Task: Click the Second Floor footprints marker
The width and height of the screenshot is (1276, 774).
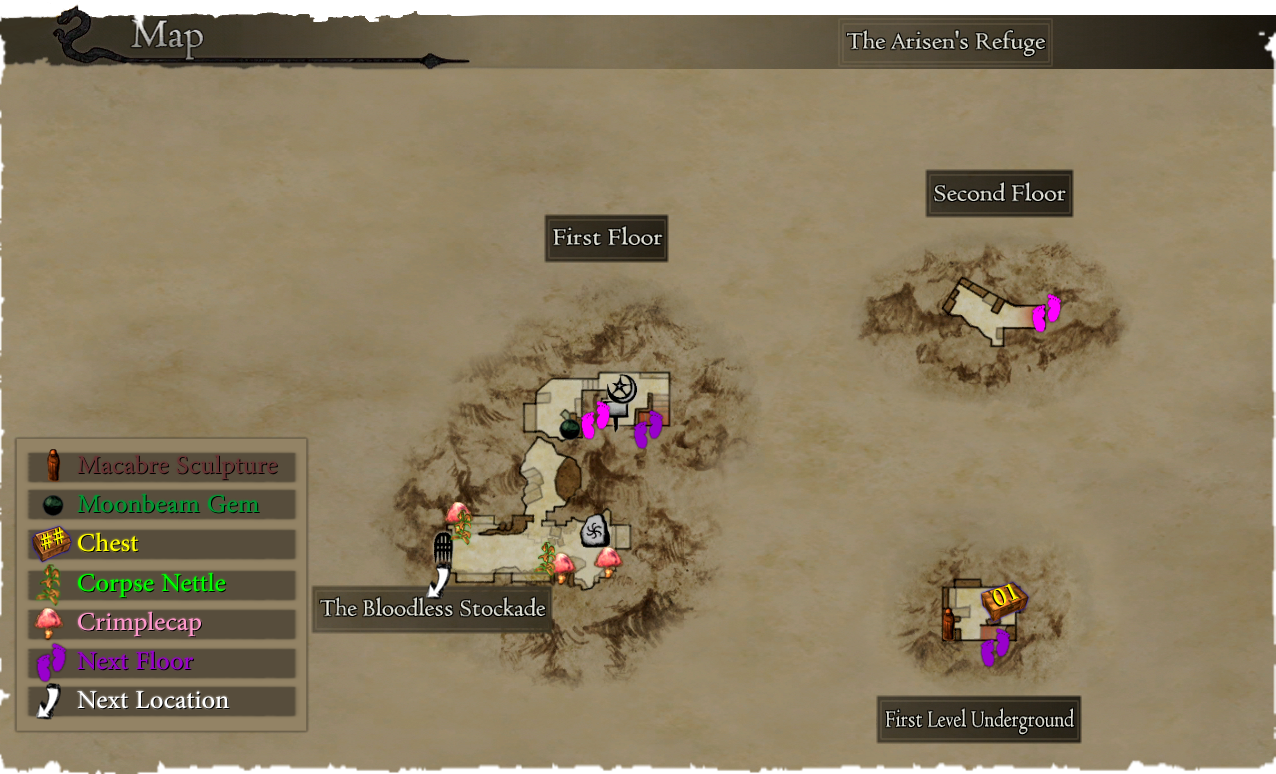Action: pos(1046,312)
